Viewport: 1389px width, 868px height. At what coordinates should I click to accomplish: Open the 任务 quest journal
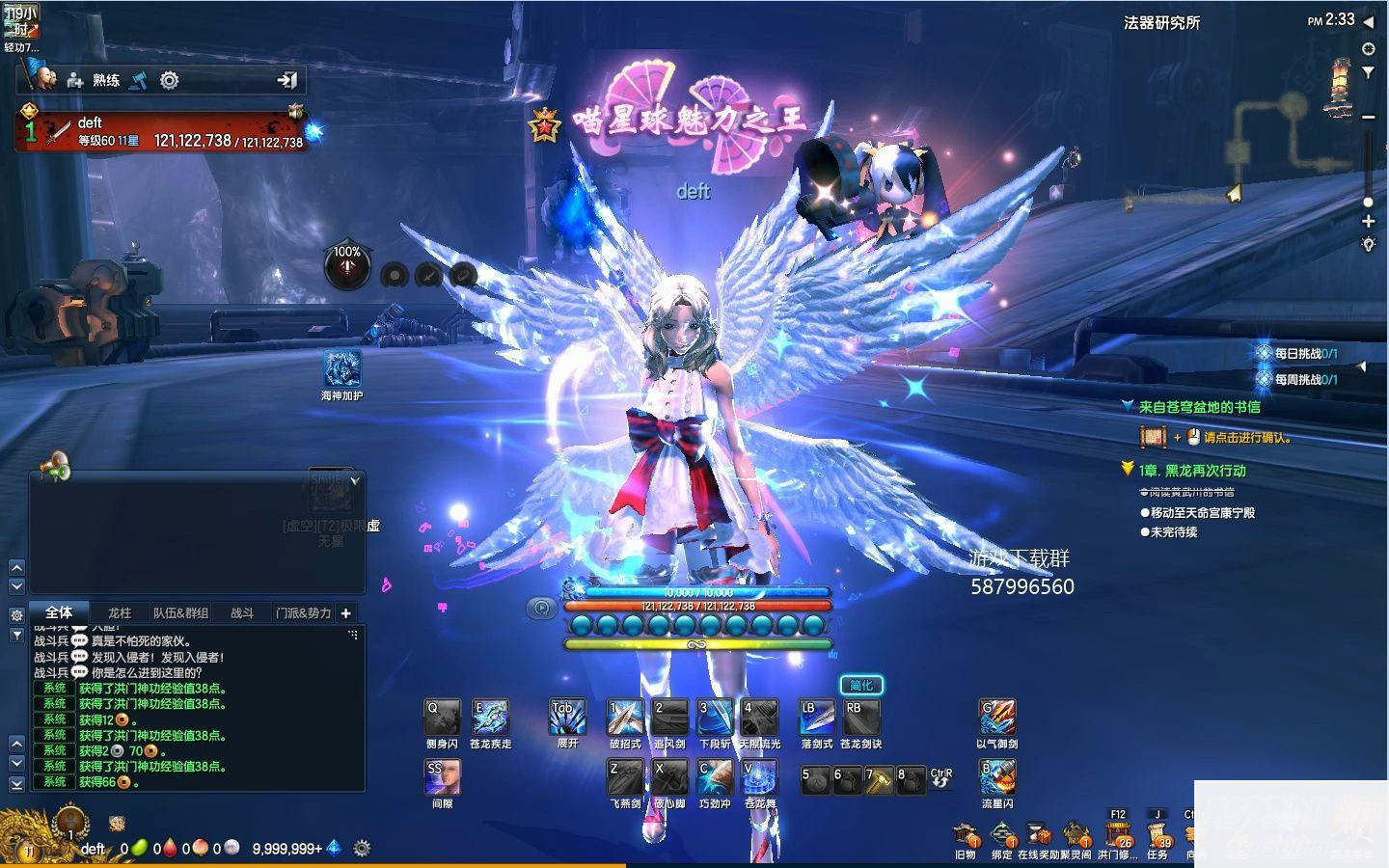tap(1157, 836)
